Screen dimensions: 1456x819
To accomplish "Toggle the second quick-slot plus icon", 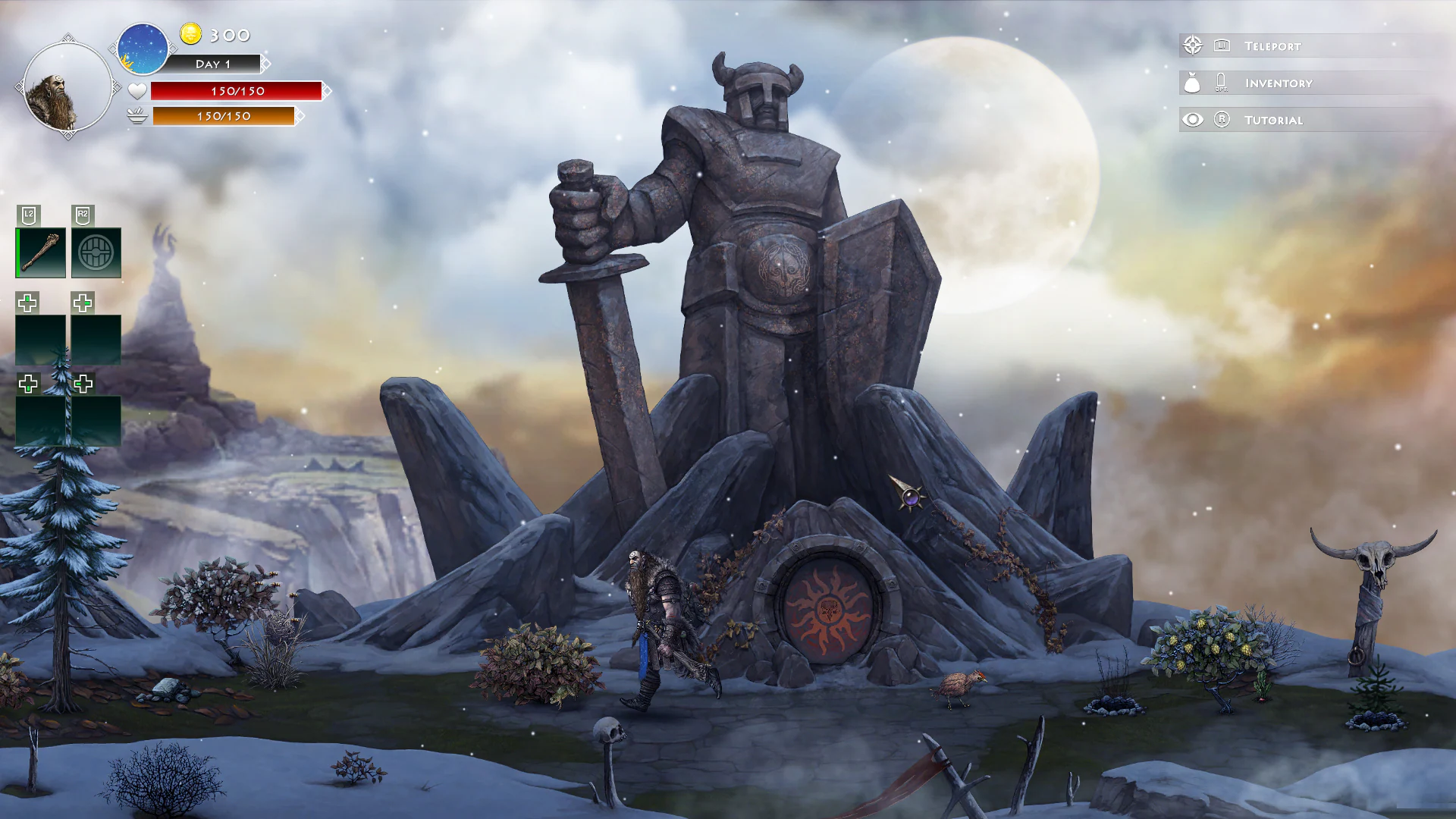I will click(x=82, y=303).
